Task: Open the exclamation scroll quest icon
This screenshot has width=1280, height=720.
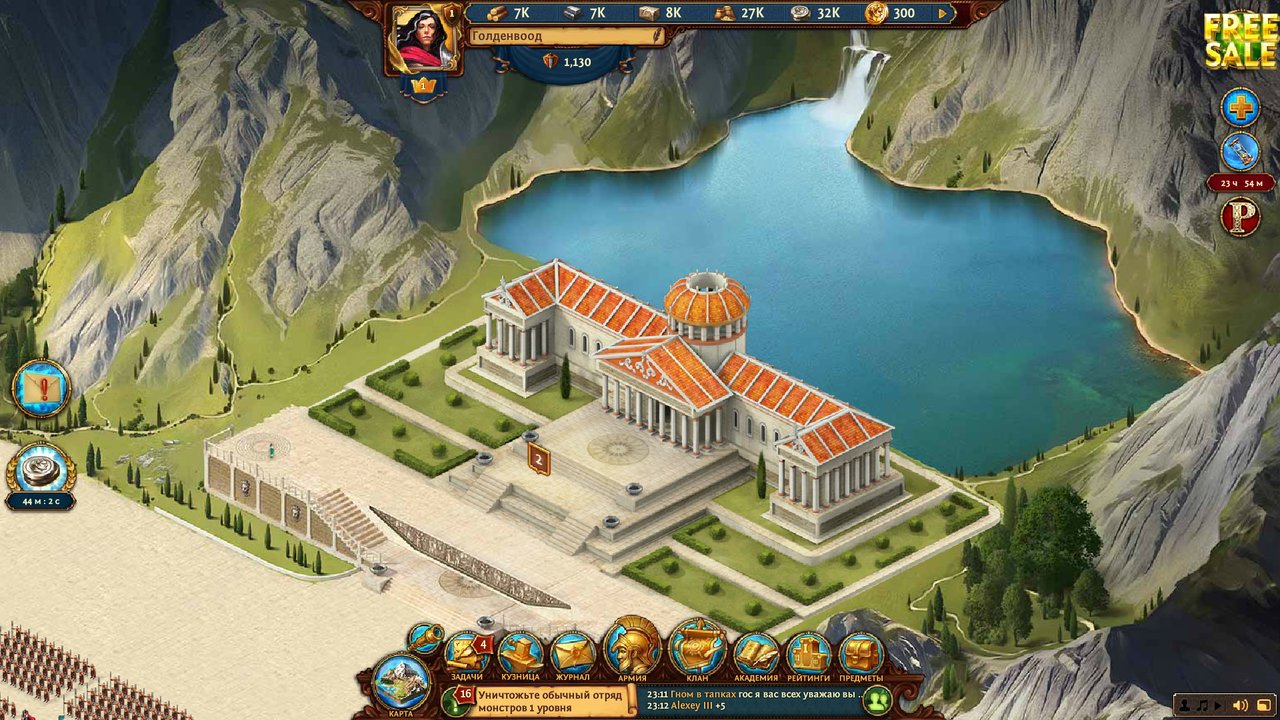Action: pos(42,388)
